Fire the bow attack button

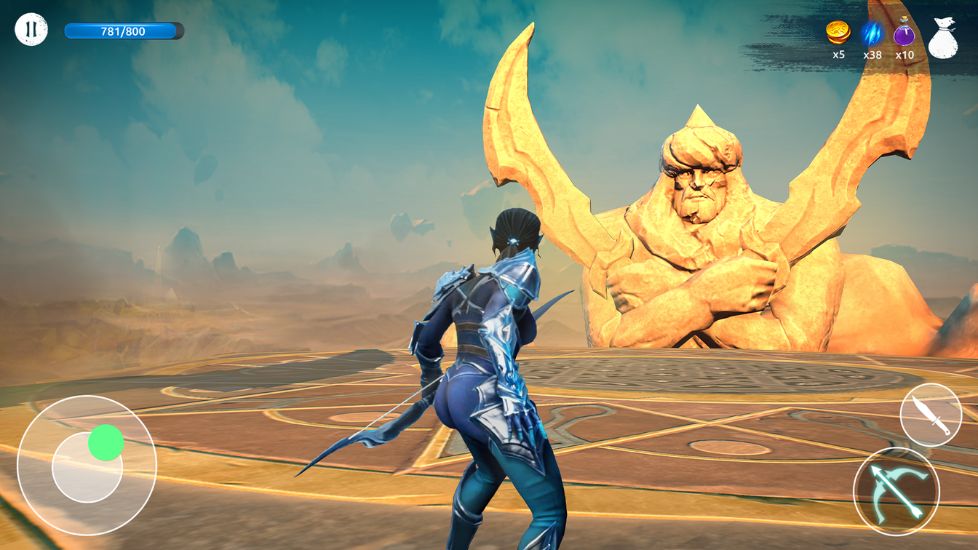[896, 491]
